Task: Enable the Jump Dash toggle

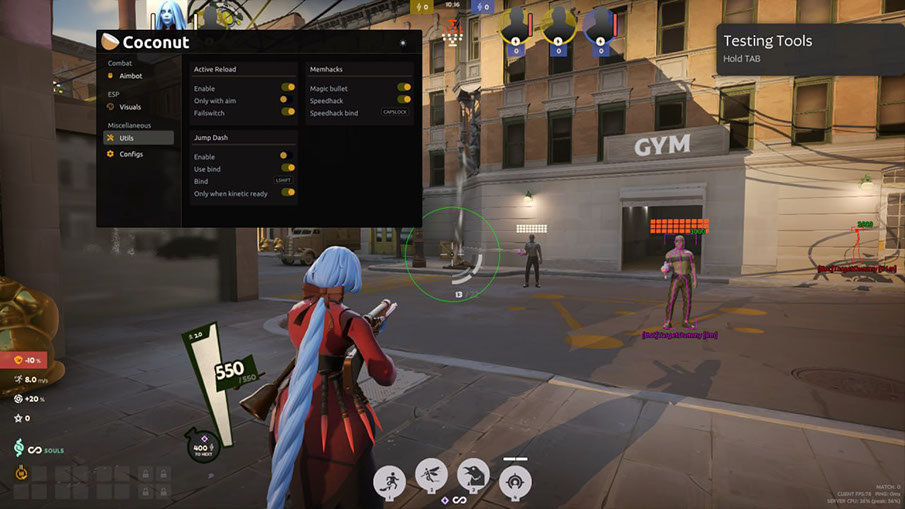Action: tap(285, 156)
